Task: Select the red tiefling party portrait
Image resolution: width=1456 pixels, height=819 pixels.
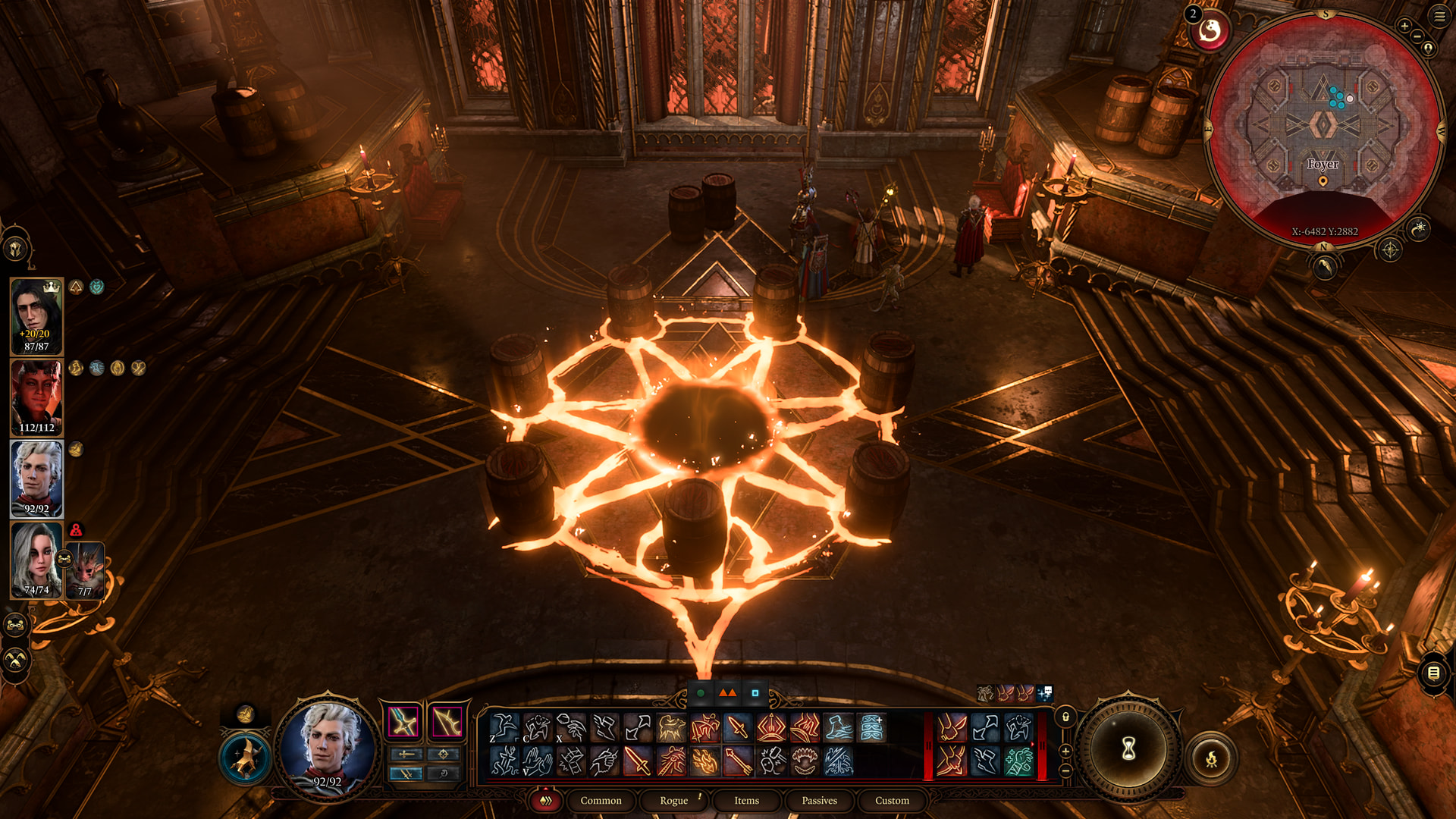Action: click(36, 397)
